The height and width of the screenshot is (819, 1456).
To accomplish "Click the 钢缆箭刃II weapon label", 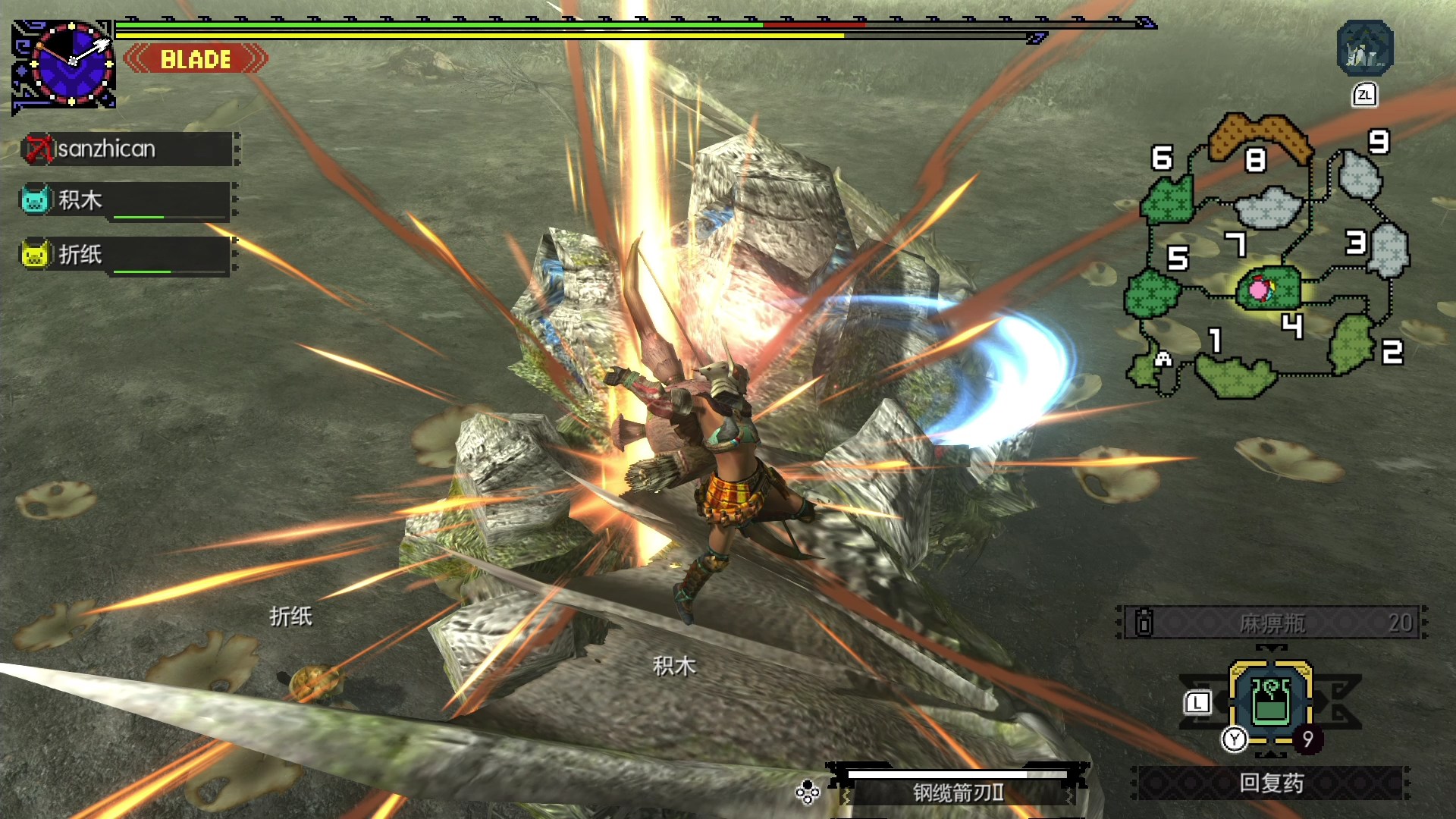I will (959, 792).
